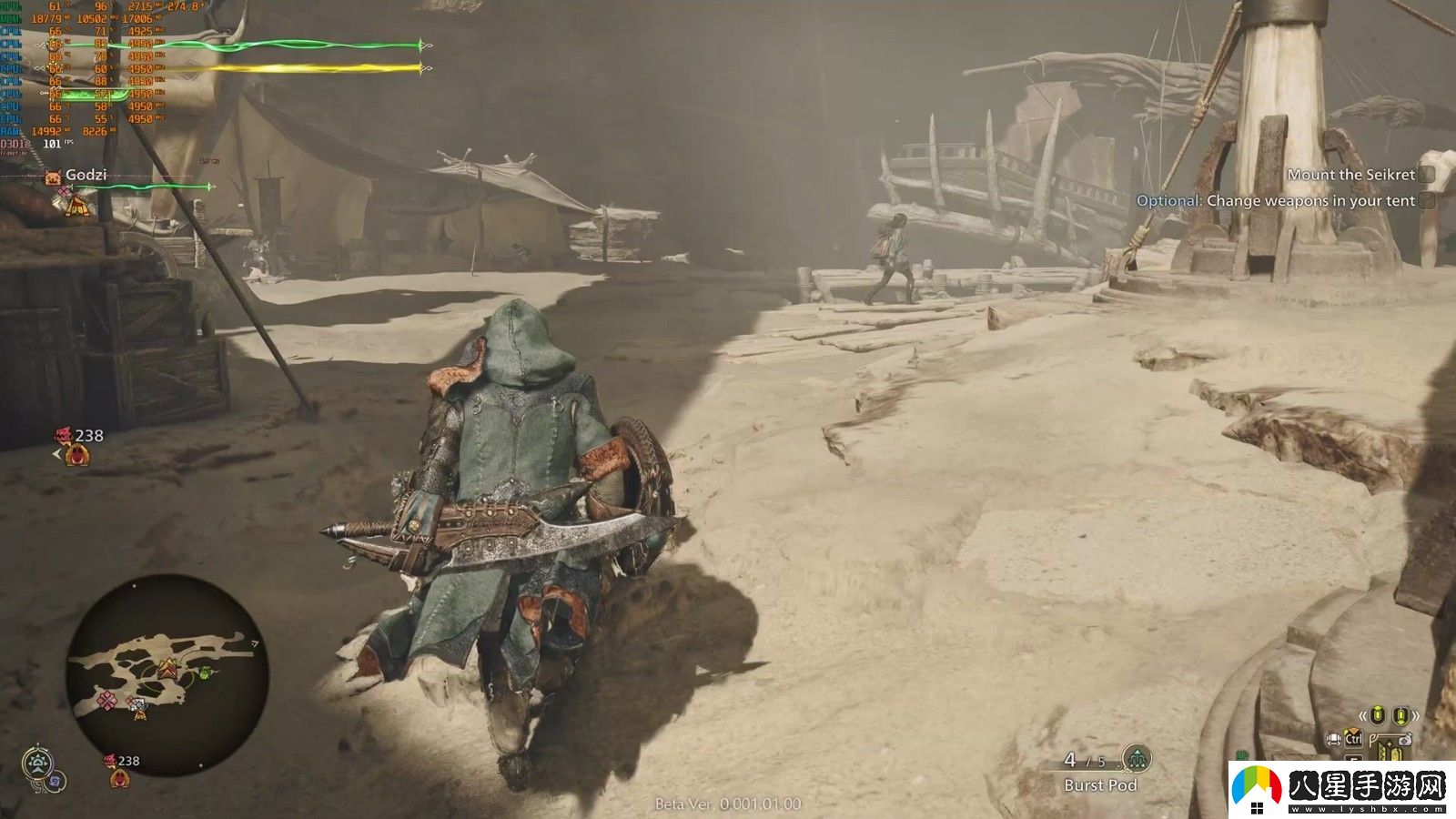The image size is (1456, 819).
Task: Select the Burst Pod slinger ammo icon
Action: 1136,757
